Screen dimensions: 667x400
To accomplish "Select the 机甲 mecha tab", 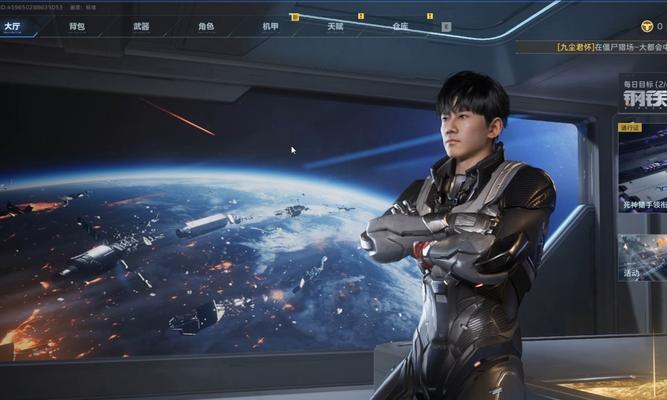I will tap(270, 26).
